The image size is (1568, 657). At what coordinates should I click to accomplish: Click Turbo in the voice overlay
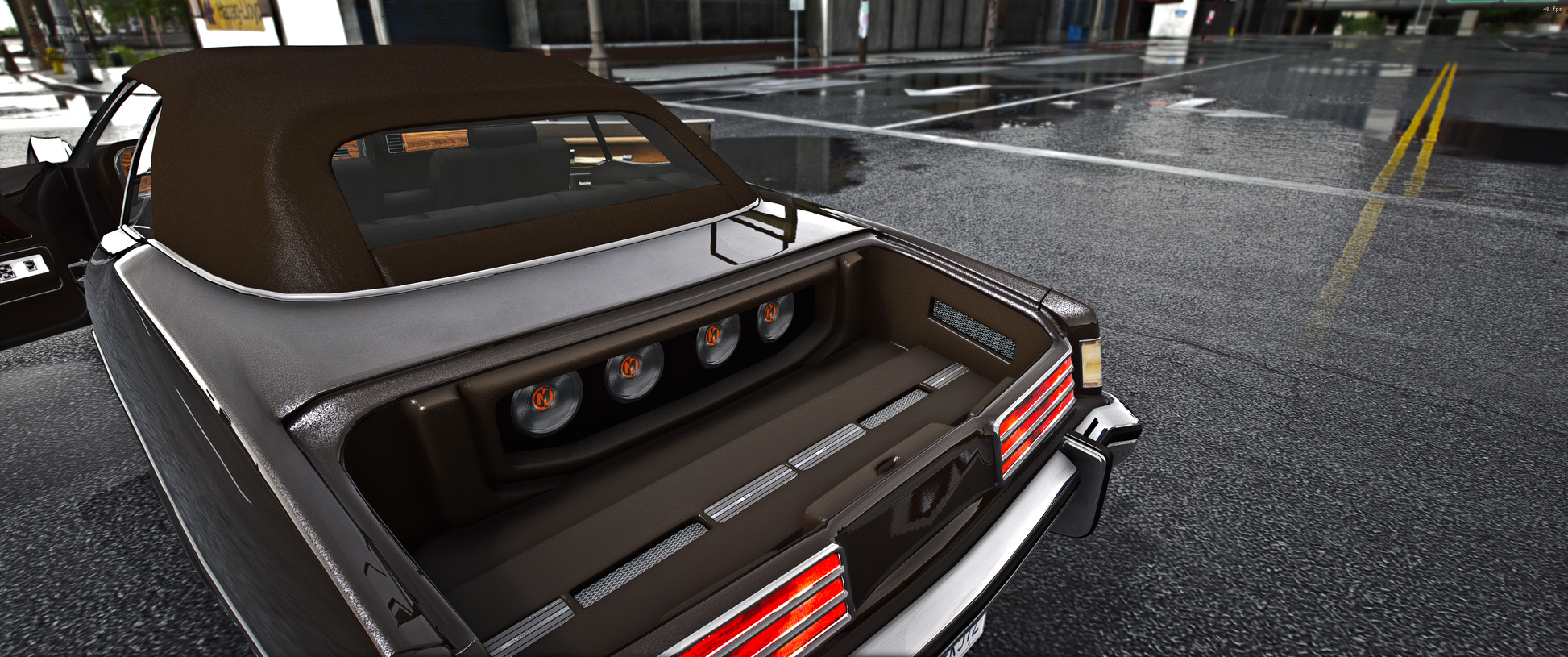pos(58,21)
